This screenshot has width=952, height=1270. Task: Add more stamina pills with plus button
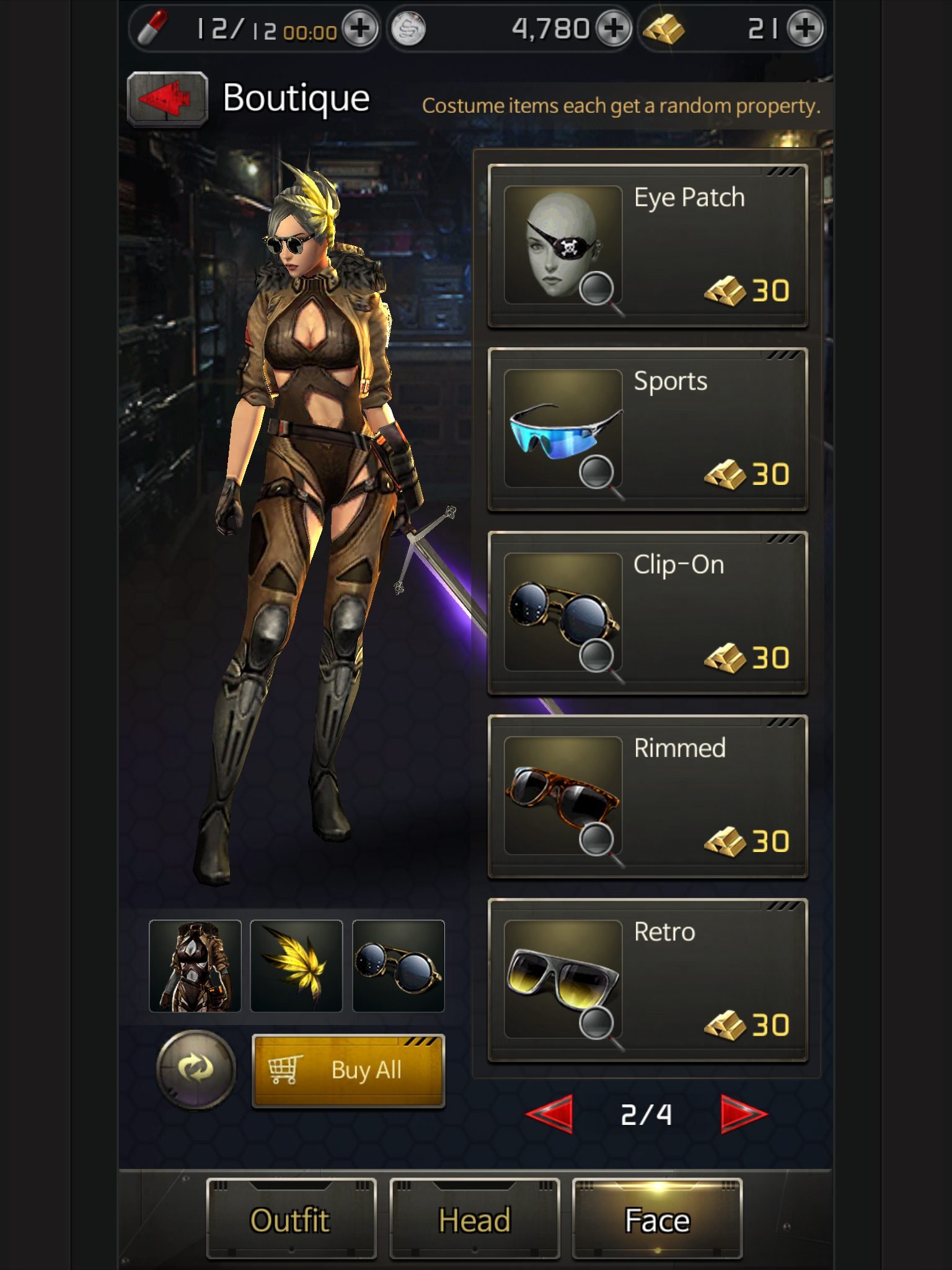click(360, 29)
